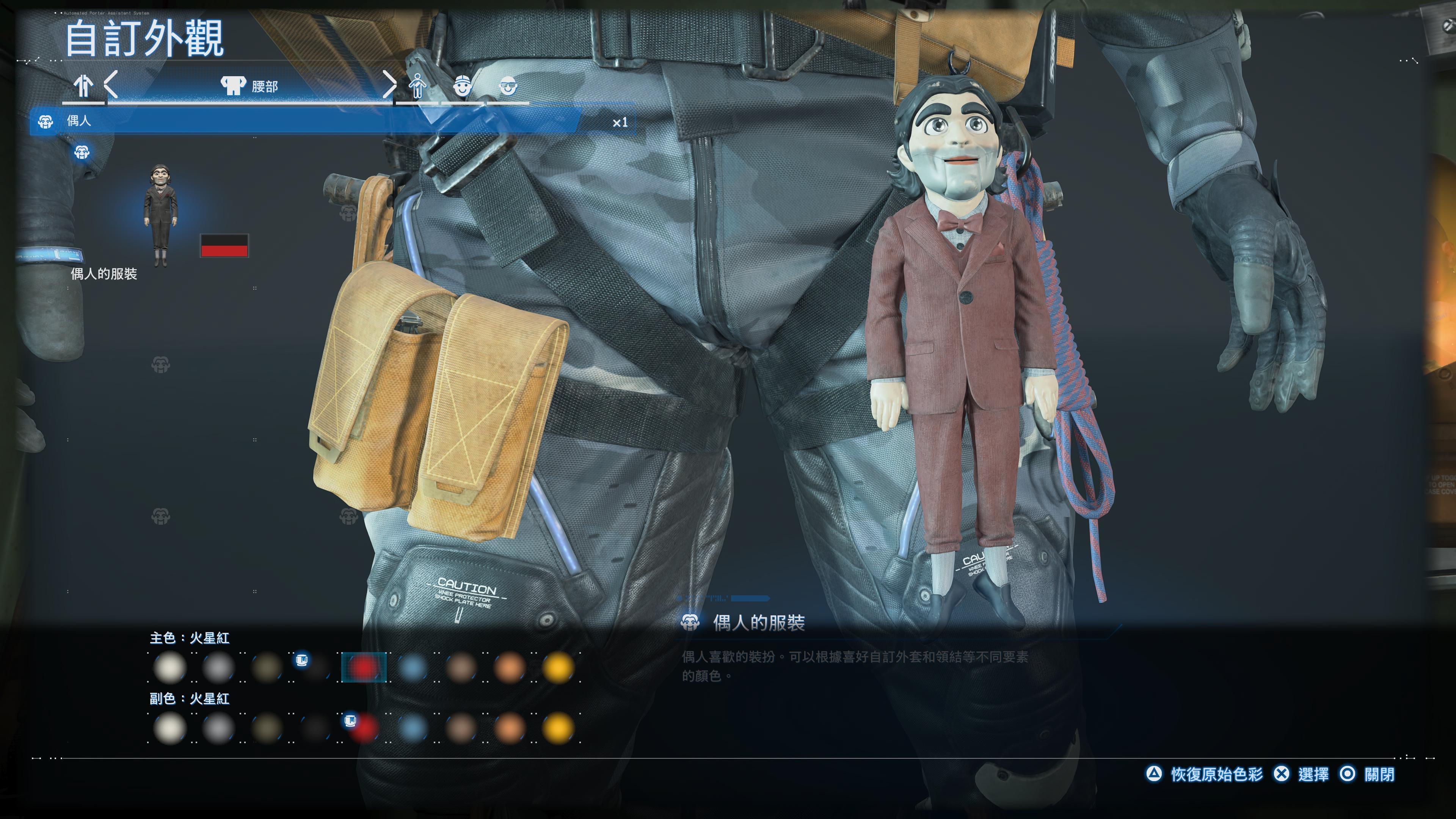Choose yellow for the 主色 main color
The width and height of the screenshot is (1456, 819).
click(x=559, y=667)
